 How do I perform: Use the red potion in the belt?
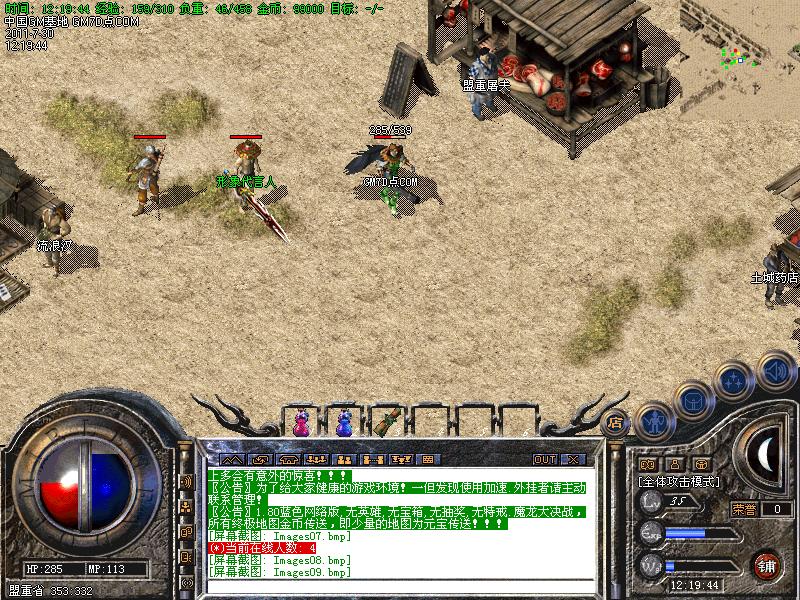point(301,423)
